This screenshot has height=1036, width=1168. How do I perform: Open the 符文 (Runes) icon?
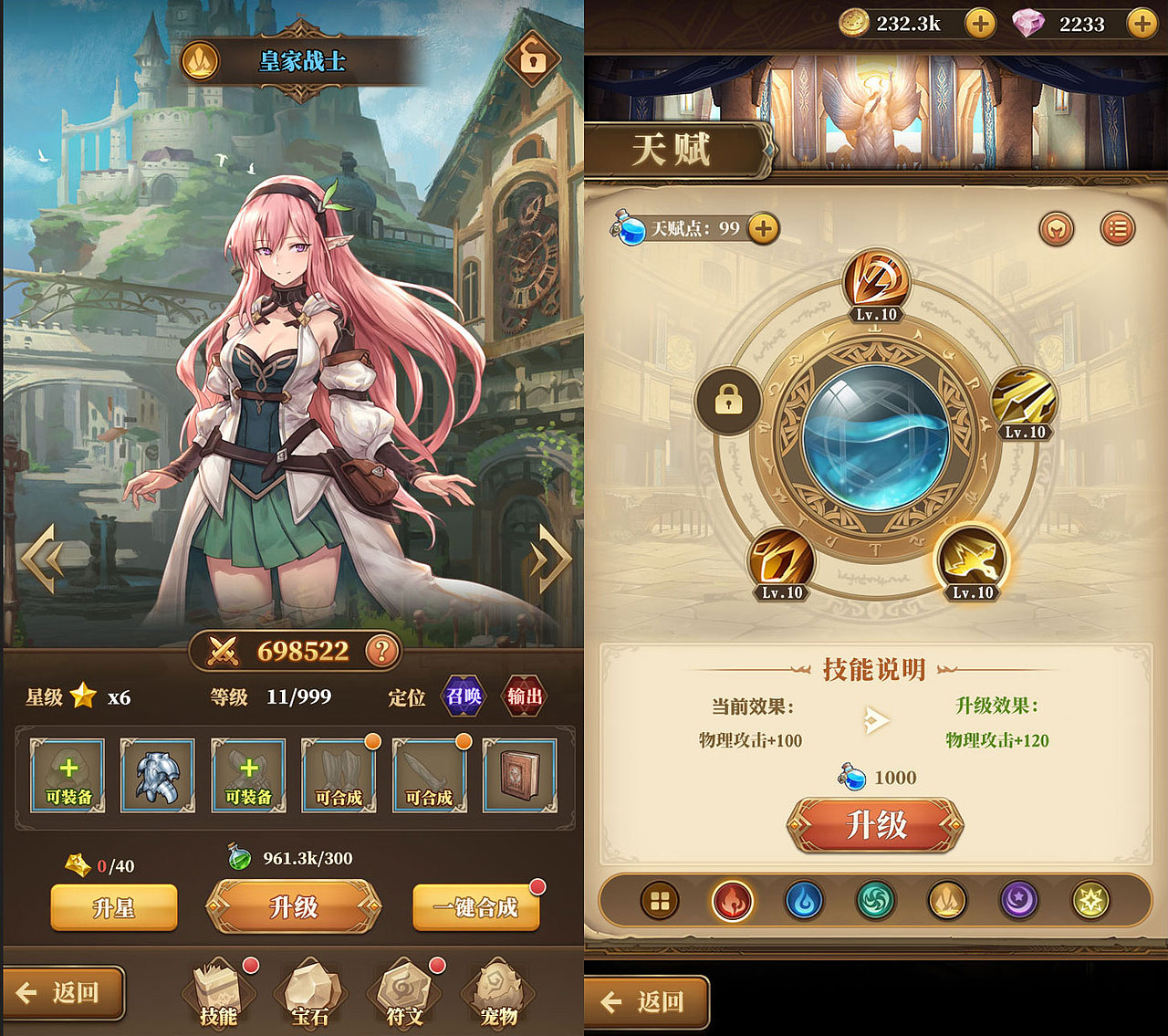tap(402, 990)
